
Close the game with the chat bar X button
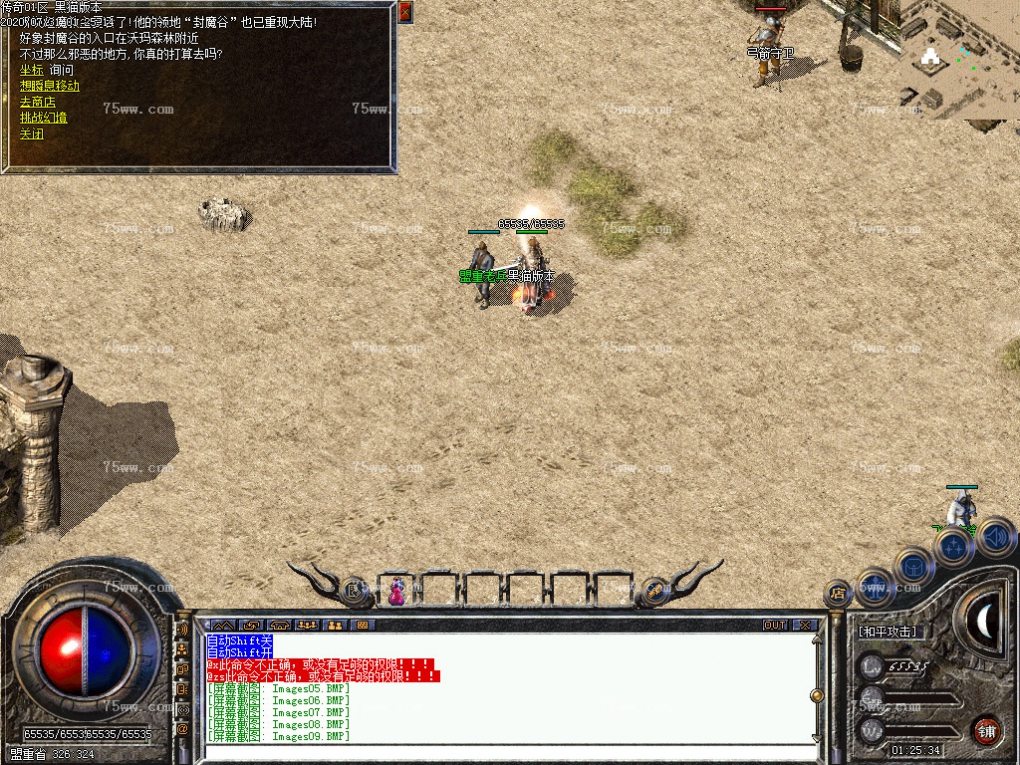(804, 625)
